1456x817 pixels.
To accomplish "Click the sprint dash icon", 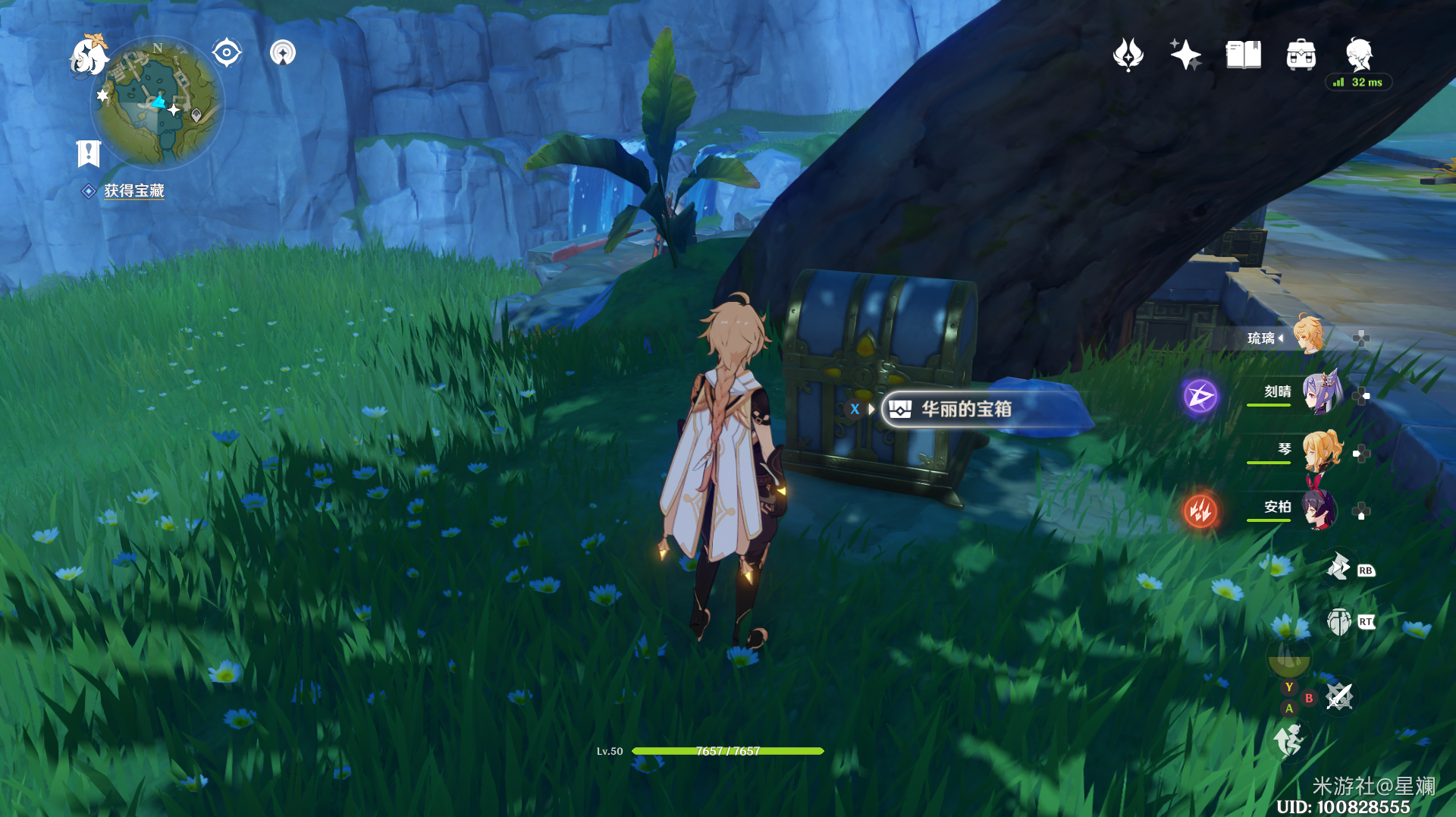I will coord(1288,740).
